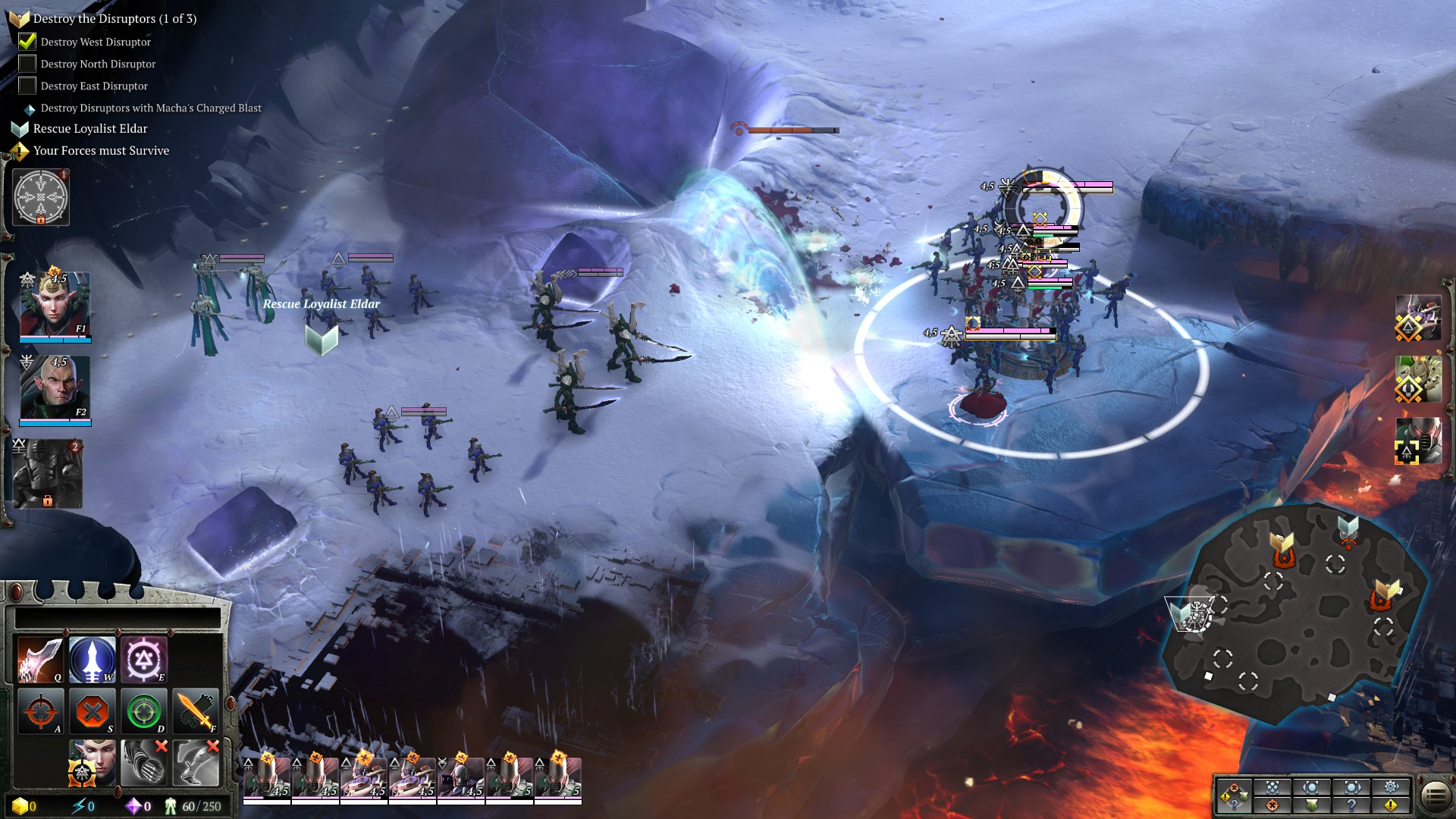
Task: Click the gear icon above the minimap
Action: point(1391,787)
